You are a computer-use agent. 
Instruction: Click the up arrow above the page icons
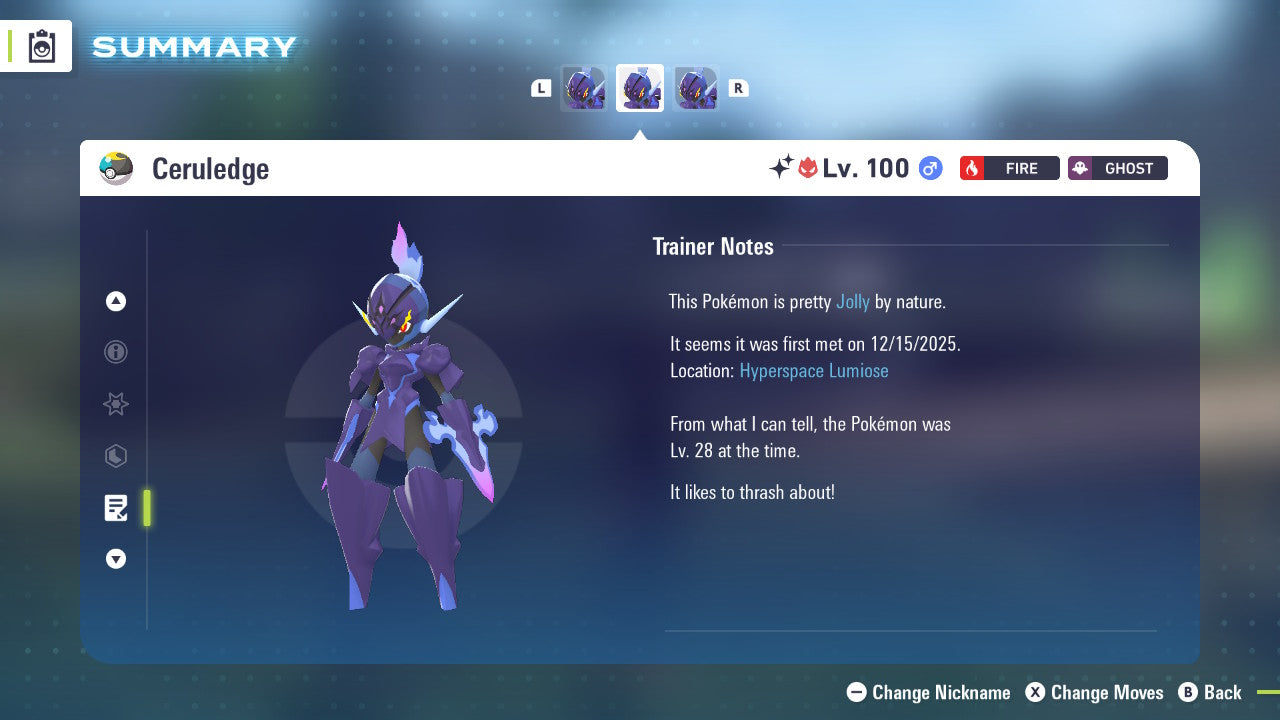tap(115, 301)
